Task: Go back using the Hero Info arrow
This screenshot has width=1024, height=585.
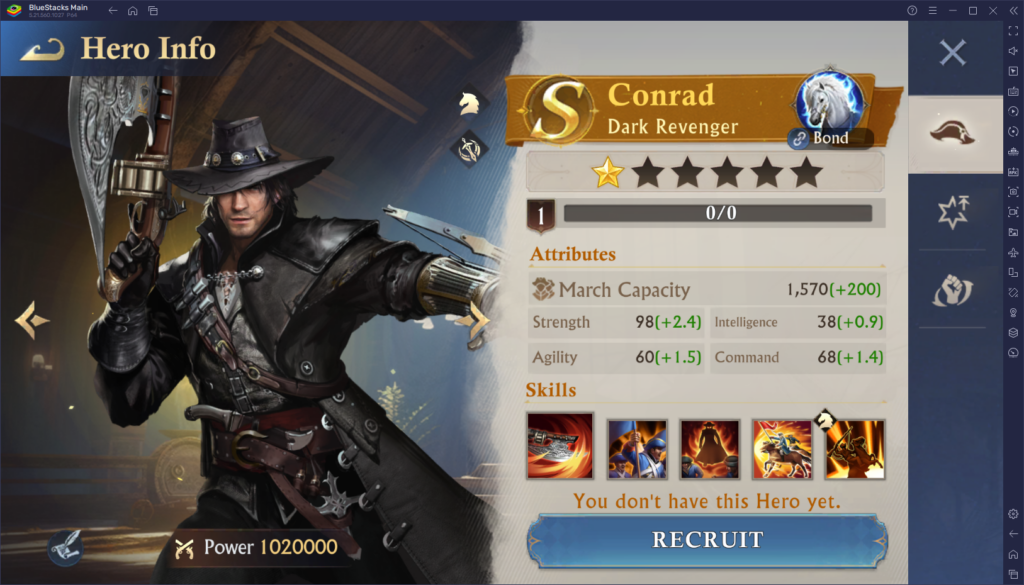Action: [41, 49]
